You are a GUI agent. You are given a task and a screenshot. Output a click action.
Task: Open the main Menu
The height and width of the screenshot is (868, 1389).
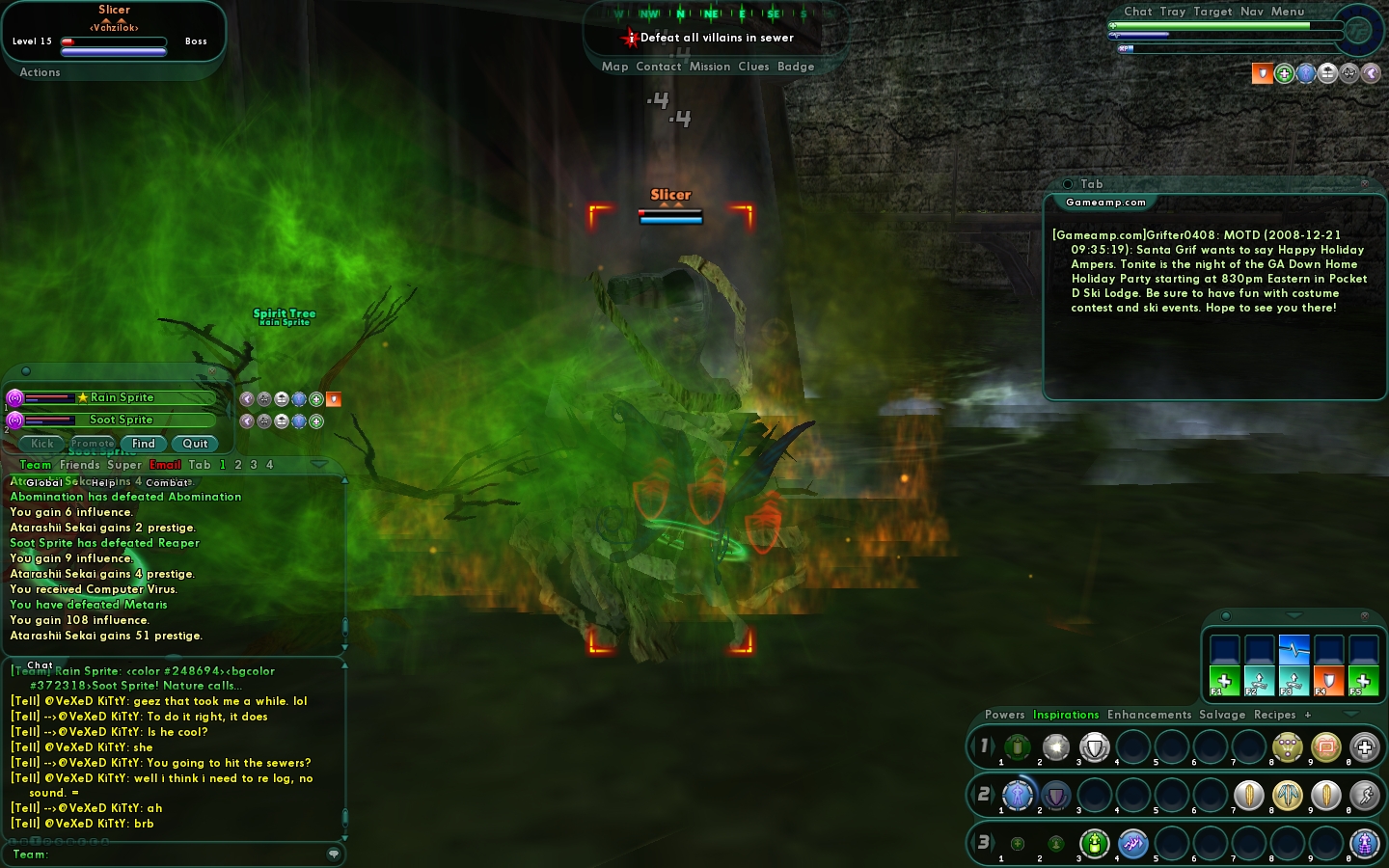[1288, 12]
